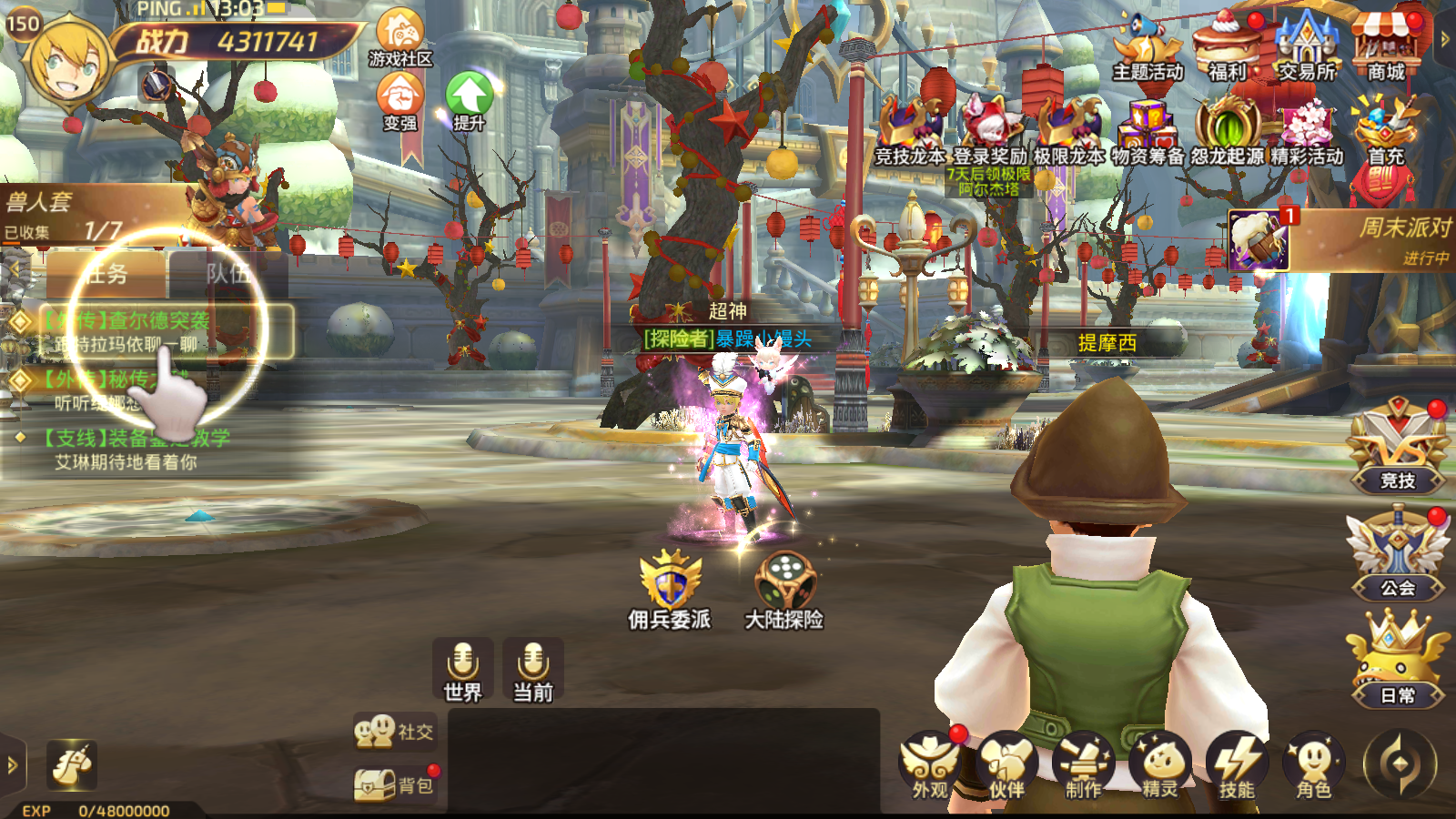The width and height of the screenshot is (1456, 819).
Task: Select 大陆探险 continent exploration
Action: tap(784, 590)
